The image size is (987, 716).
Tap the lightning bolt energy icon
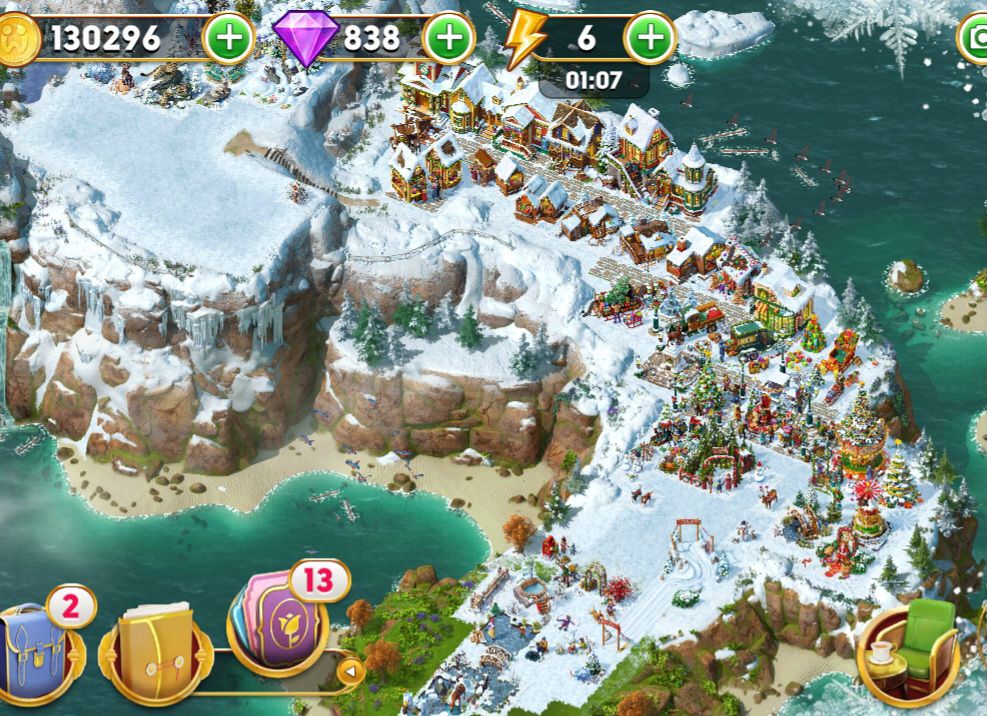pyautogui.click(x=523, y=40)
